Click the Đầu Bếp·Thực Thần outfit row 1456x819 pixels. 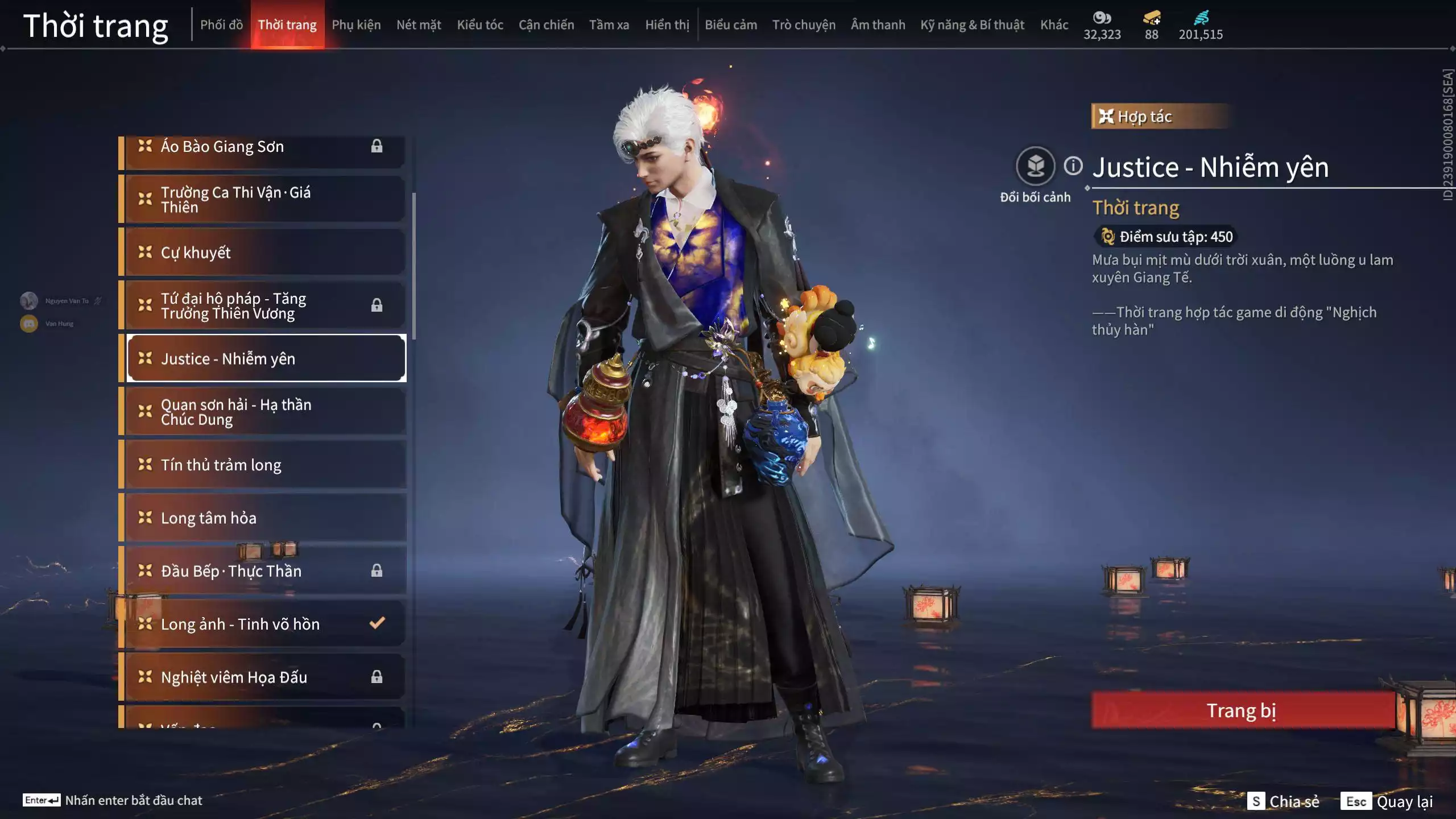(265, 571)
